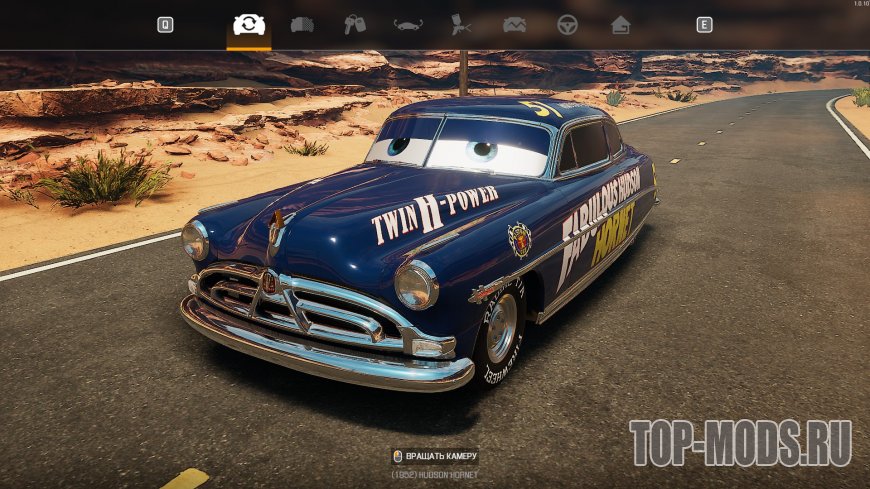Open the car collection tab
Viewport: 870px width, 489px height.
click(x=302, y=25)
